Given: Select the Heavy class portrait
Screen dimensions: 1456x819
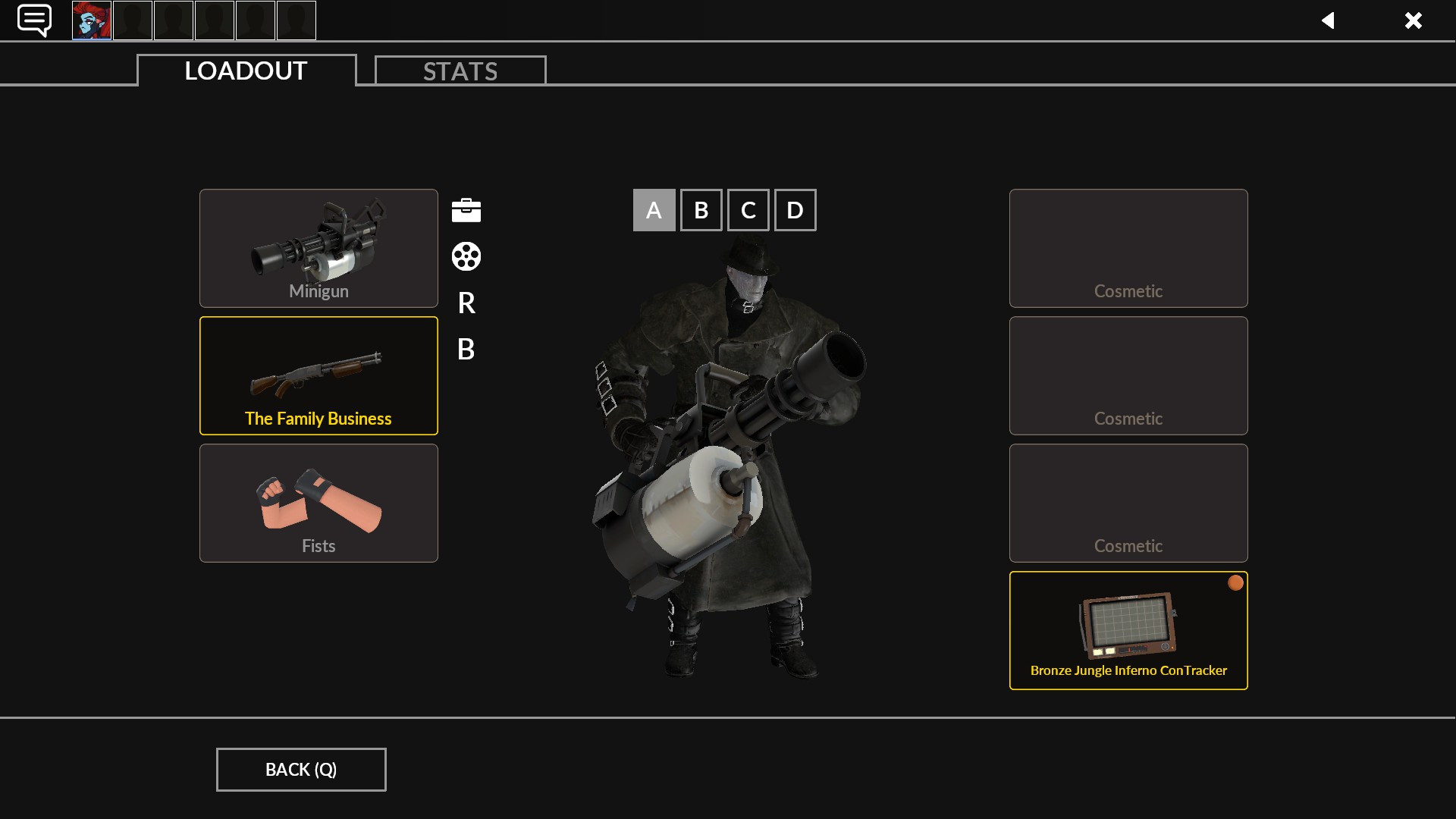Looking at the screenshot, I should tap(91, 20).
